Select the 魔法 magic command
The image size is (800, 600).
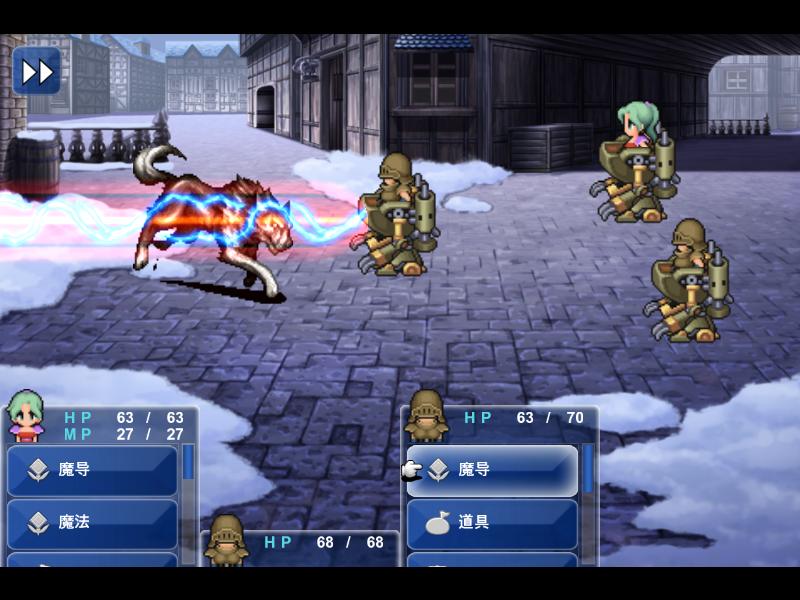click(x=92, y=523)
